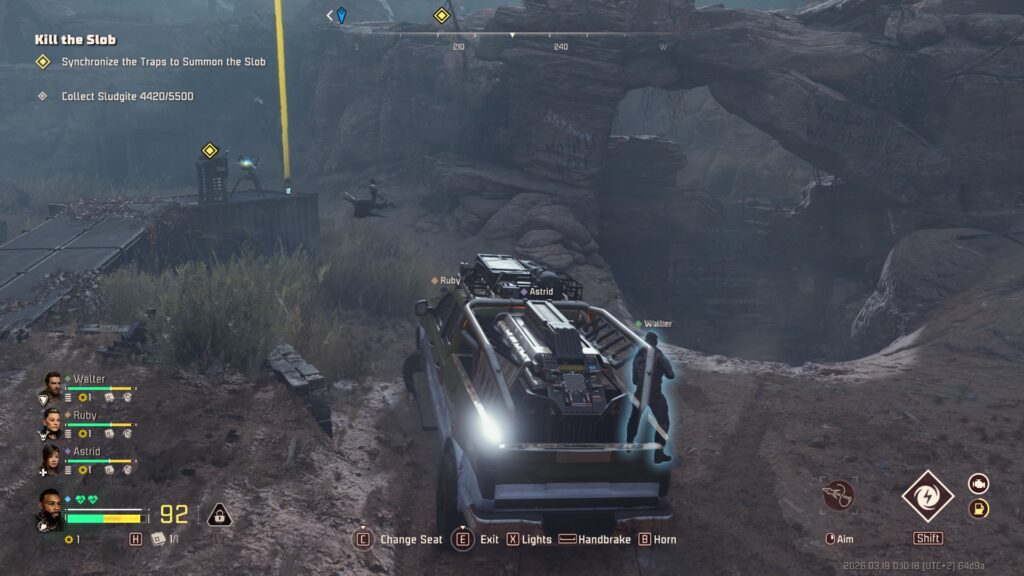Select Walter's squad portrait
The width and height of the screenshot is (1024, 576).
pos(52,387)
